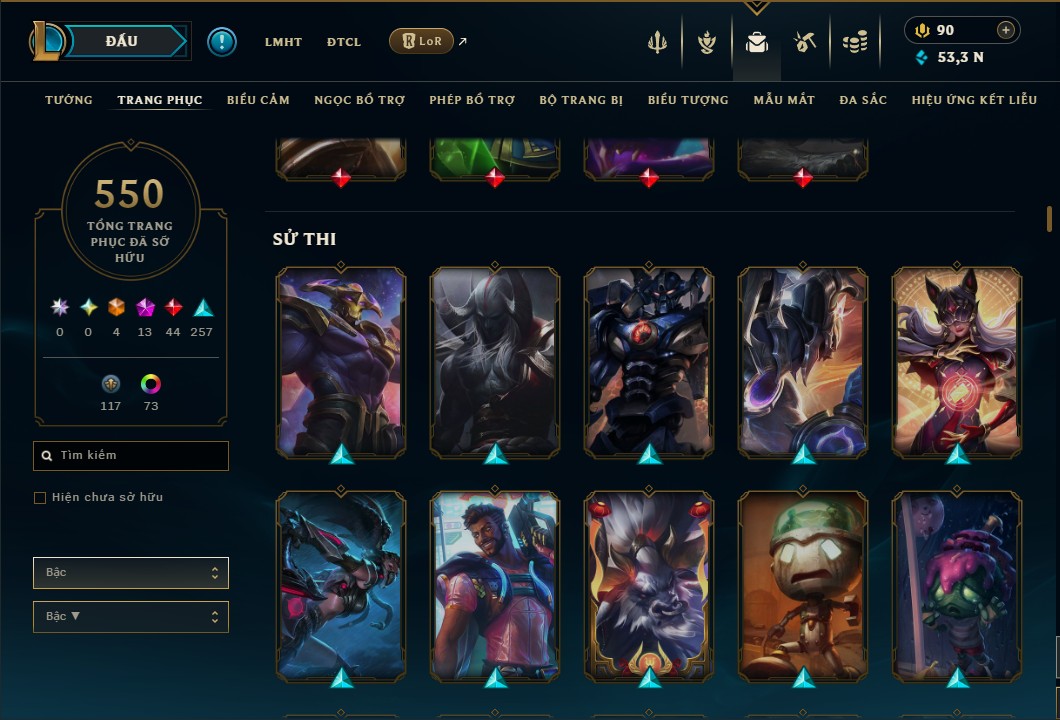Add RP with the plus button
This screenshot has width=1060, height=720.
tap(1006, 30)
